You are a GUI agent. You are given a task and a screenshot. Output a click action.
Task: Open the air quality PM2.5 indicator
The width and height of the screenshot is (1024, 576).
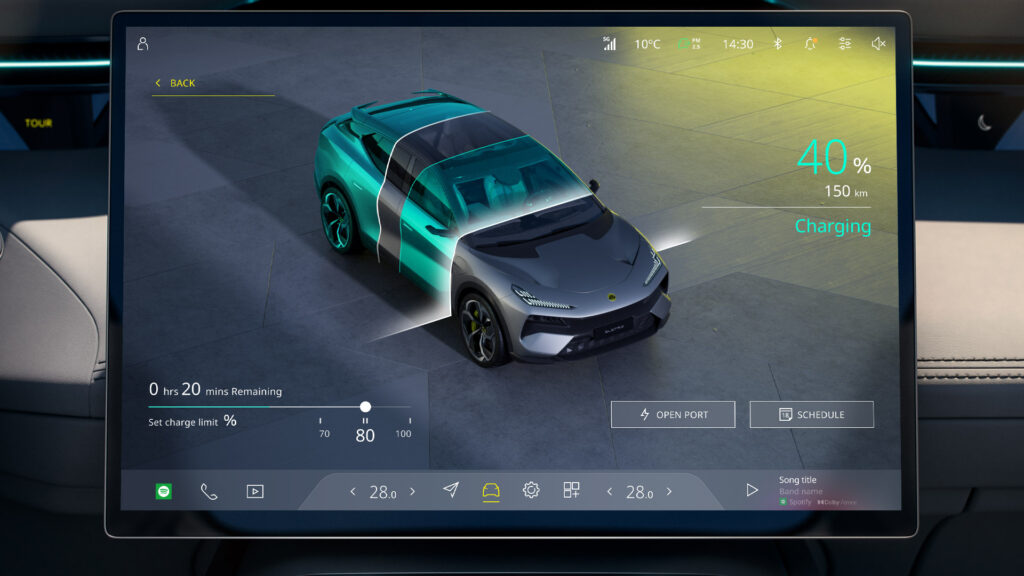(690, 44)
